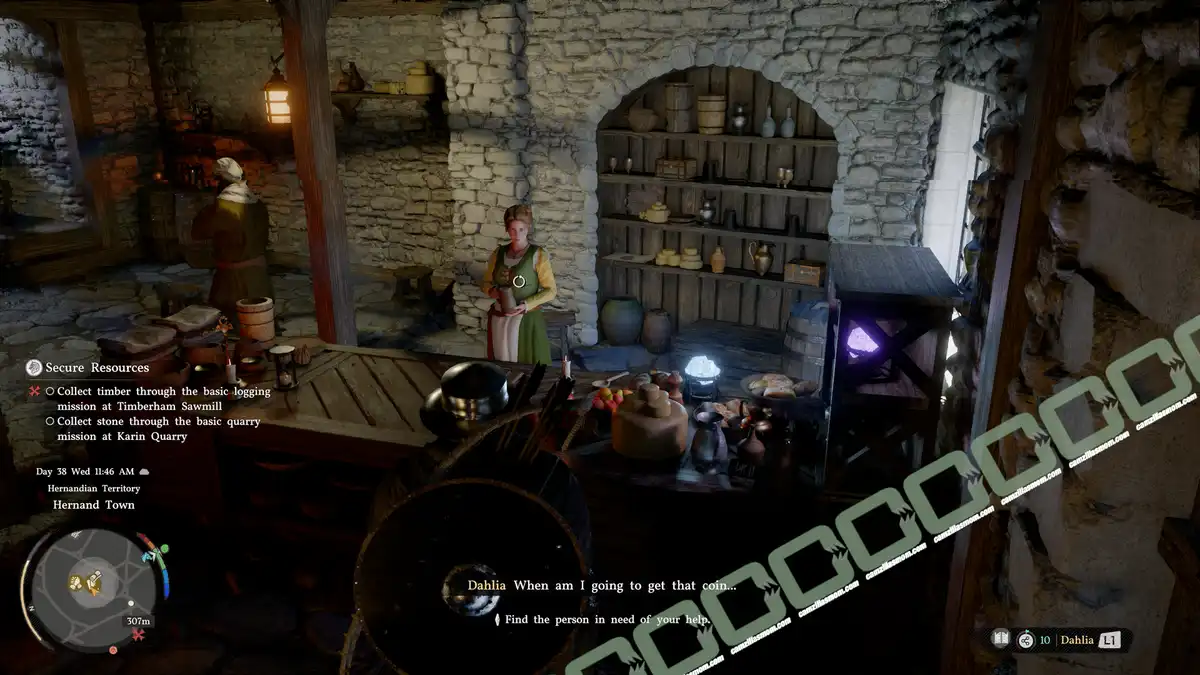
Task: Click the gold location markers at minimap center
Action: coord(86,581)
